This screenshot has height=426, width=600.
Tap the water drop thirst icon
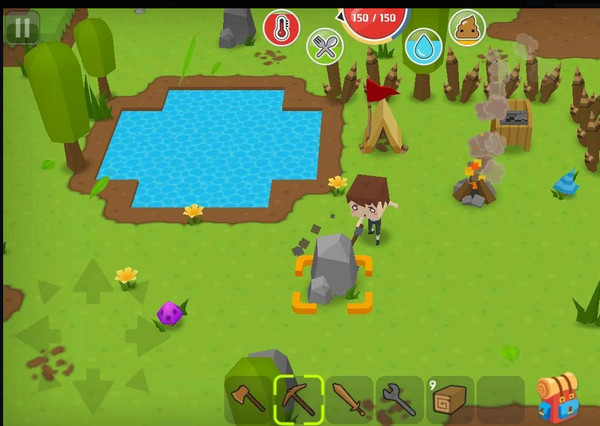(424, 46)
